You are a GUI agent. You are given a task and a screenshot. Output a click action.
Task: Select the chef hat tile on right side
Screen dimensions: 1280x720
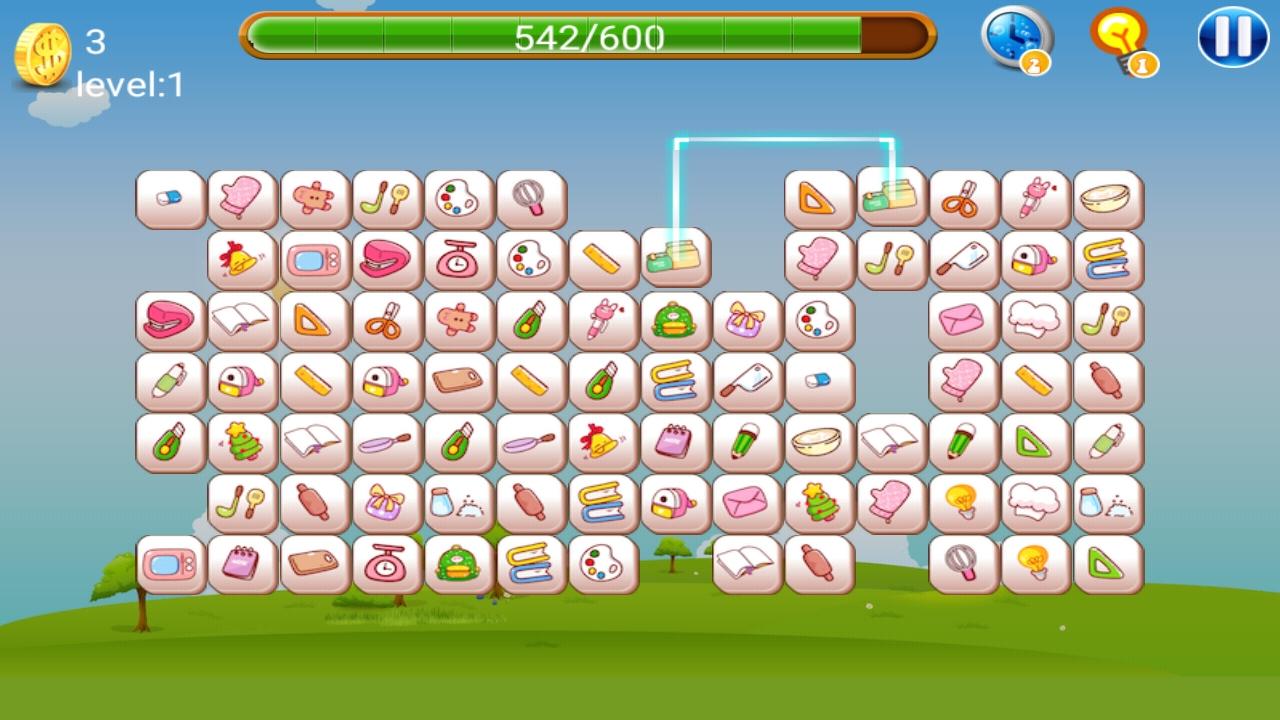[x=1035, y=320]
